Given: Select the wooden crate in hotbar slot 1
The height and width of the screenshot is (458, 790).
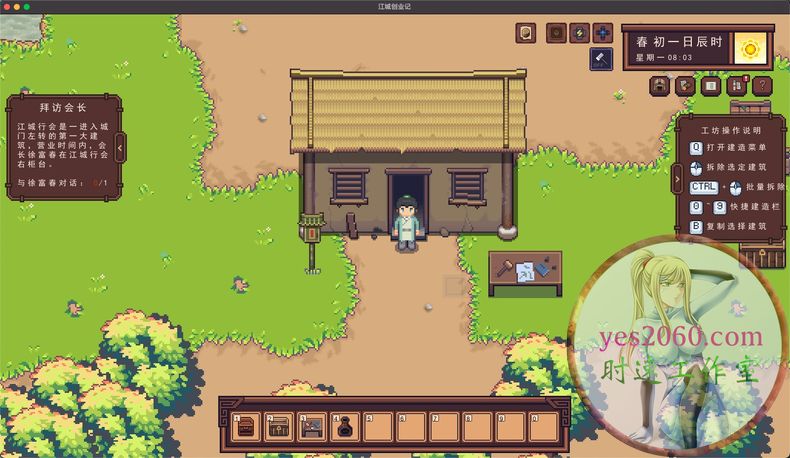Looking at the screenshot, I should (246, 426).
